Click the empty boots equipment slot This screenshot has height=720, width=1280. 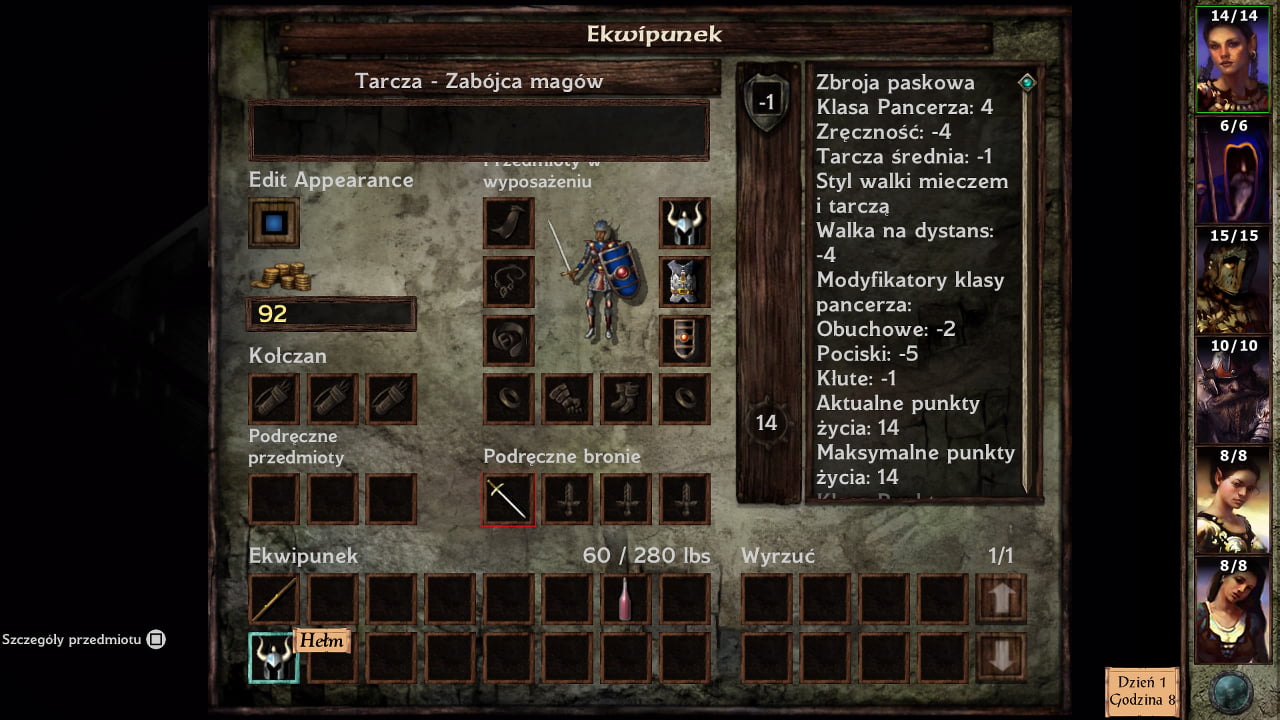point(626,399)
